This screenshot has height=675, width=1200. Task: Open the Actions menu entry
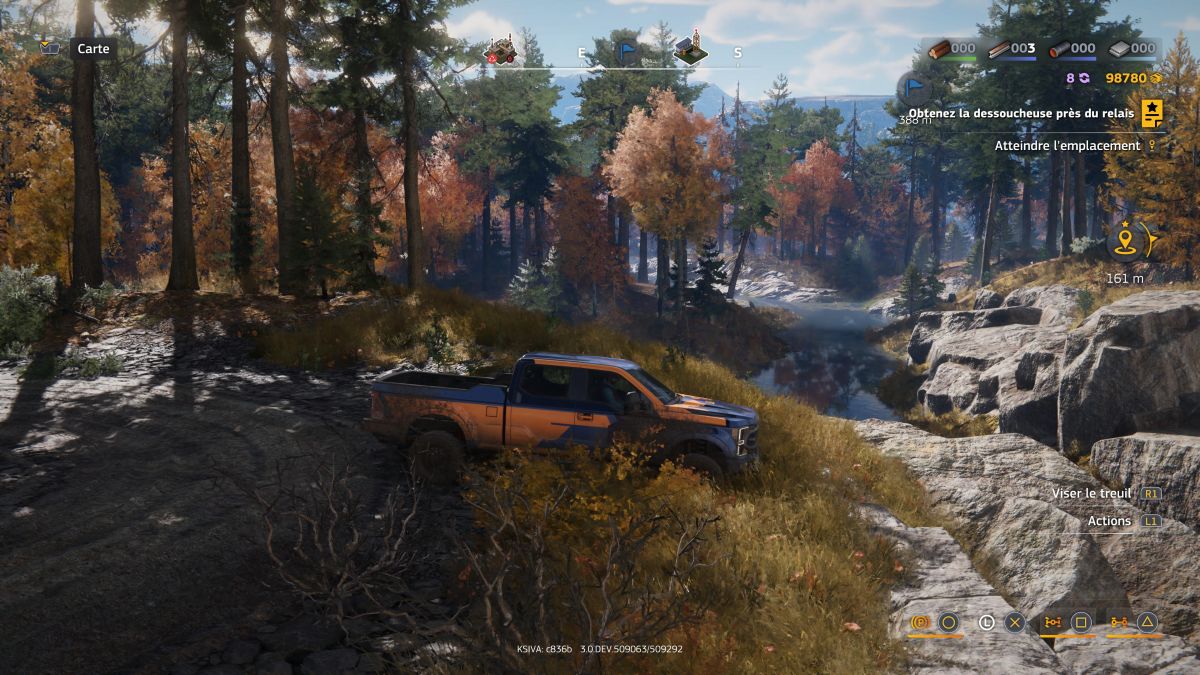pyautogui.click(x=1109, y=521)
